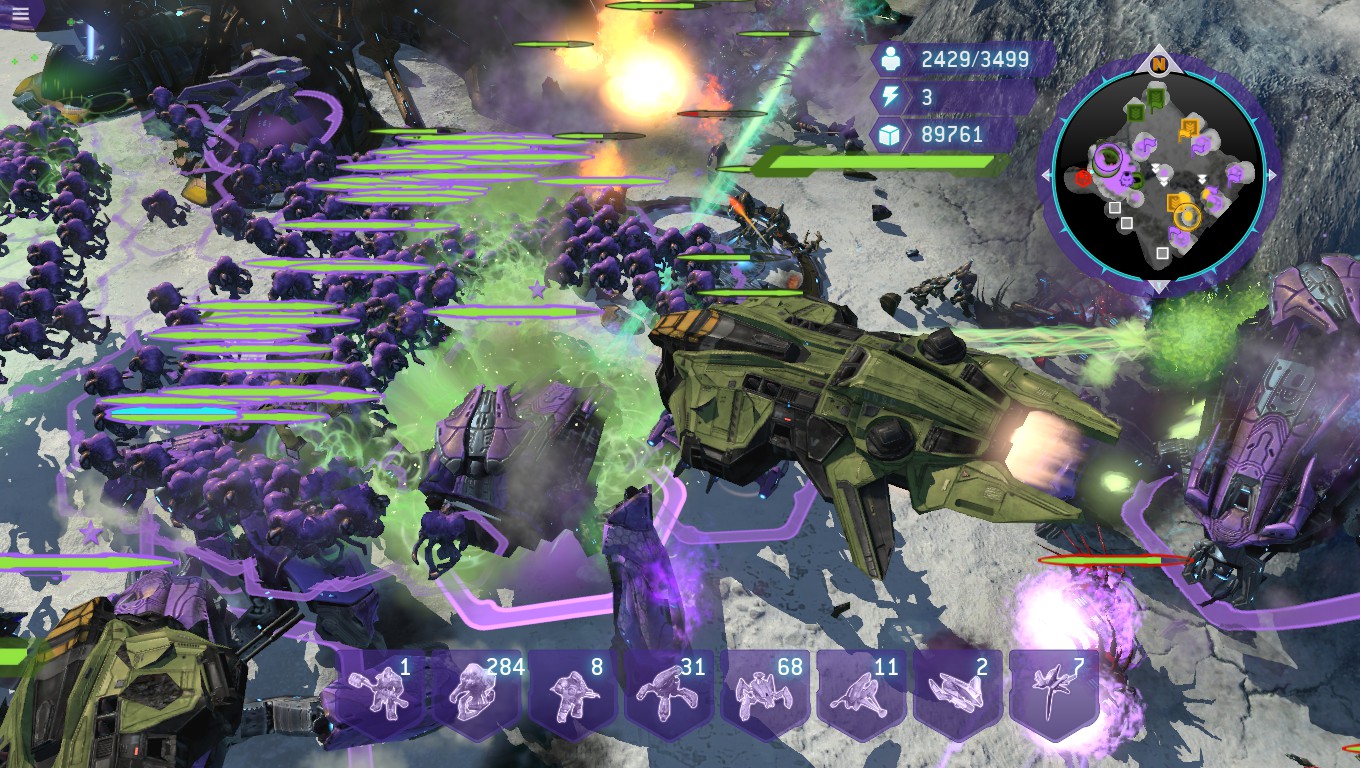1360x768 pixels.
Task: Click the orange N compass marker
Action: point(1158,65)
